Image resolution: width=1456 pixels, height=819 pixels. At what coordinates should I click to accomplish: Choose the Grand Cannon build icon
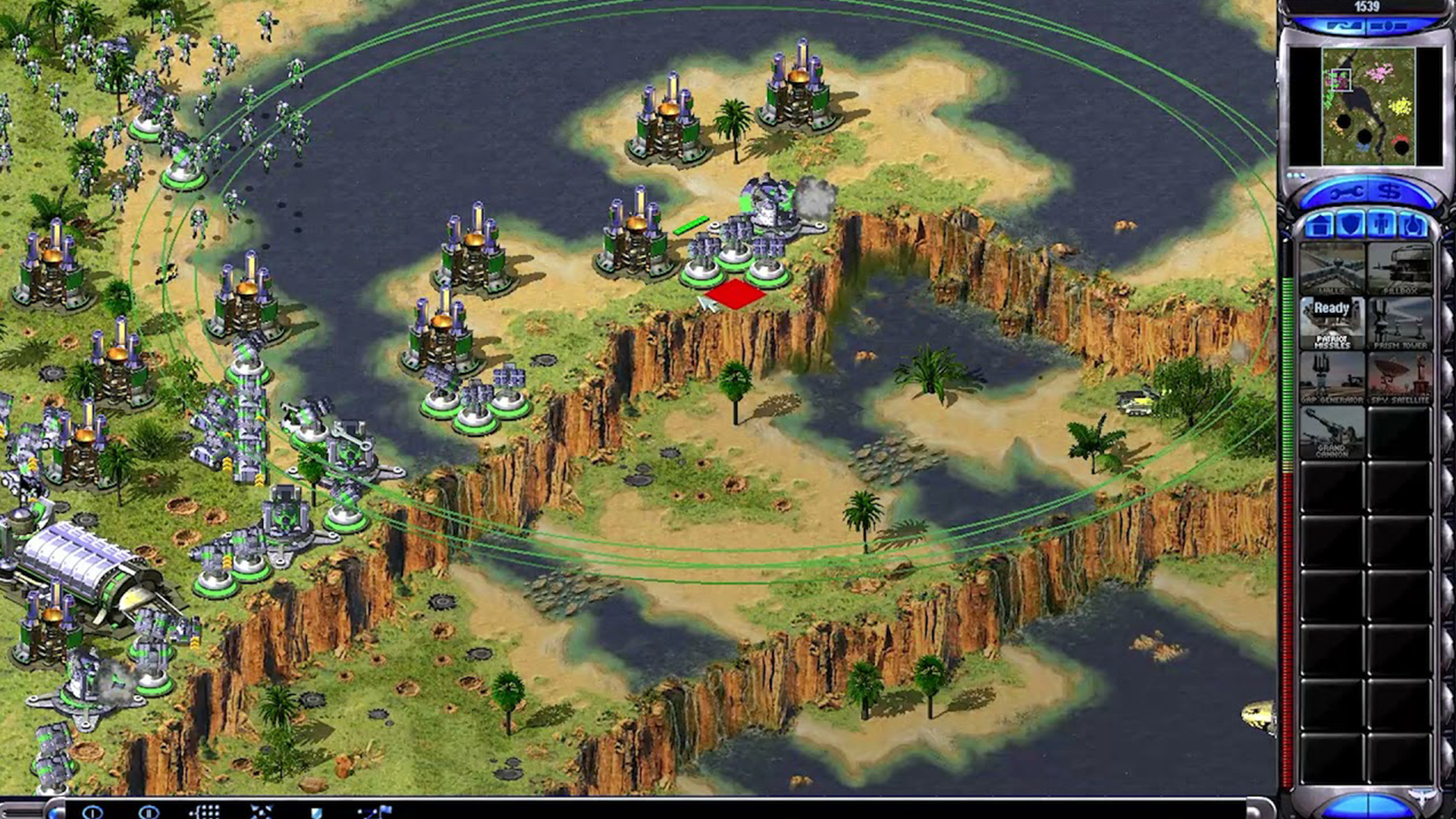[1332, 431]
